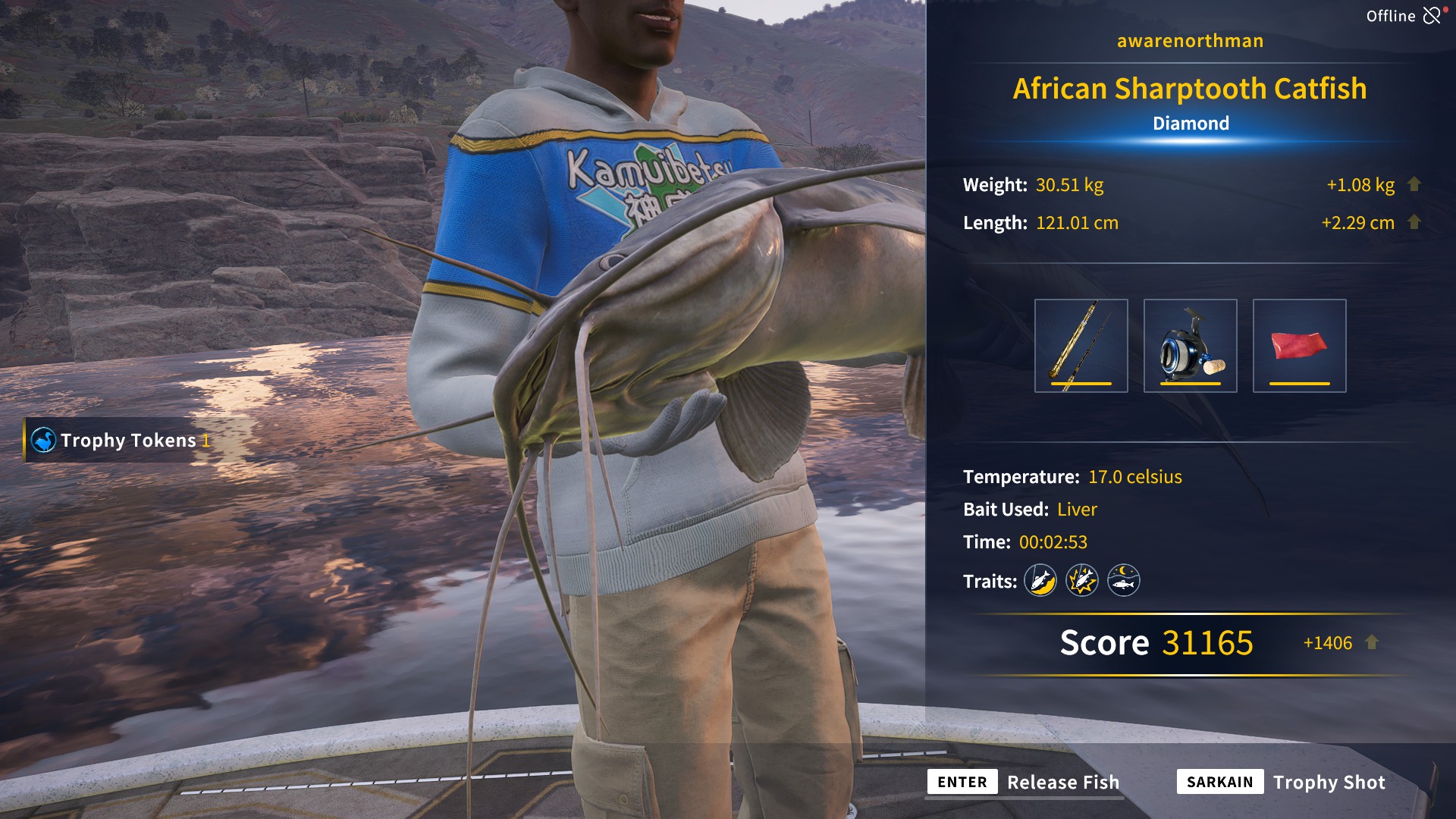This screenshot has height=819, width=1456.
Task: Take a Trophy Shot
Action: (x=1282, y=782)
